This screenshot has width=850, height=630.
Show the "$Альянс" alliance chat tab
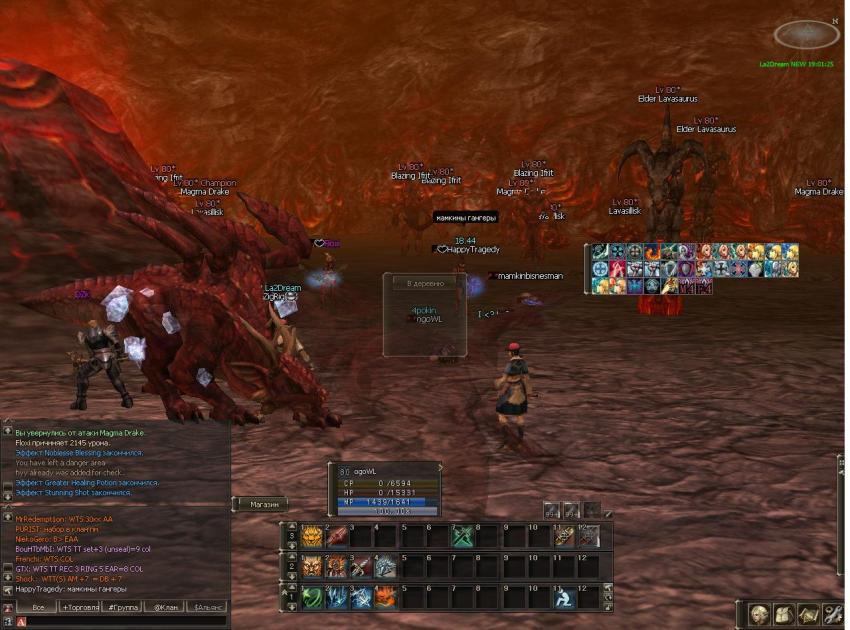point(210,607)
